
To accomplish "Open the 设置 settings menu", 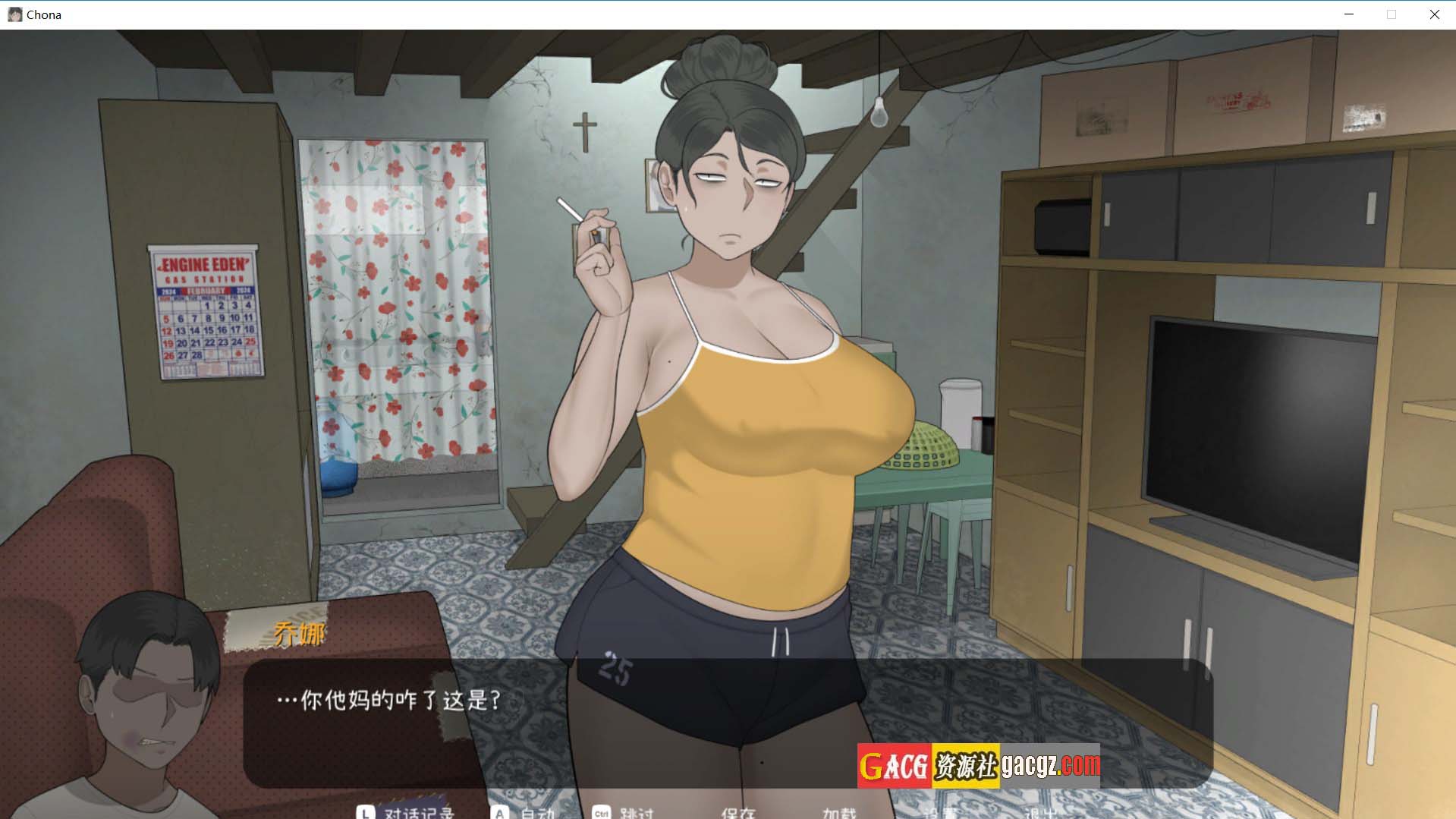I will [940, 813].
